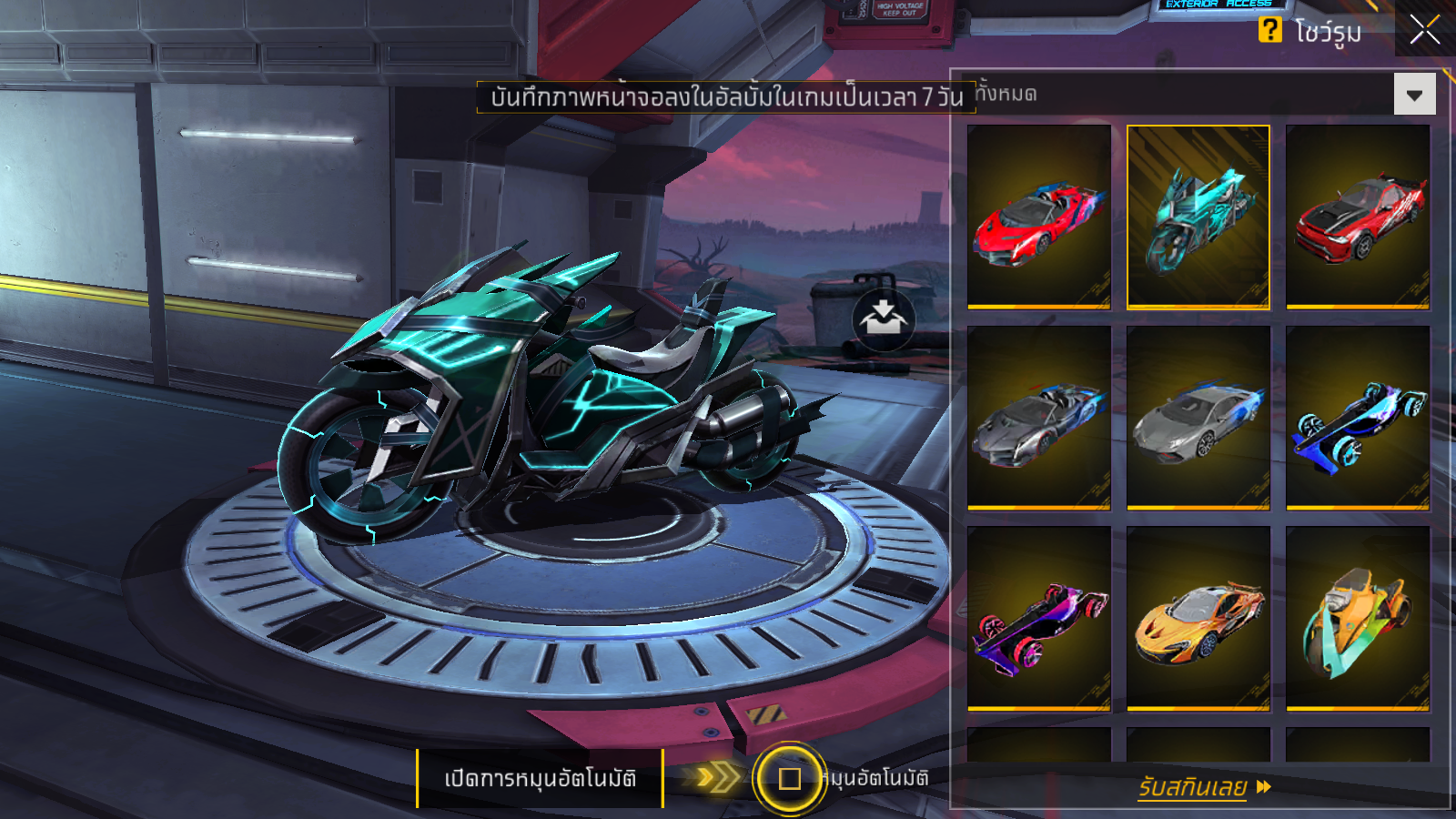Expand the skin filter dropdown arrow
The image size is (1456, 819).
click(x=1414, y=95)
